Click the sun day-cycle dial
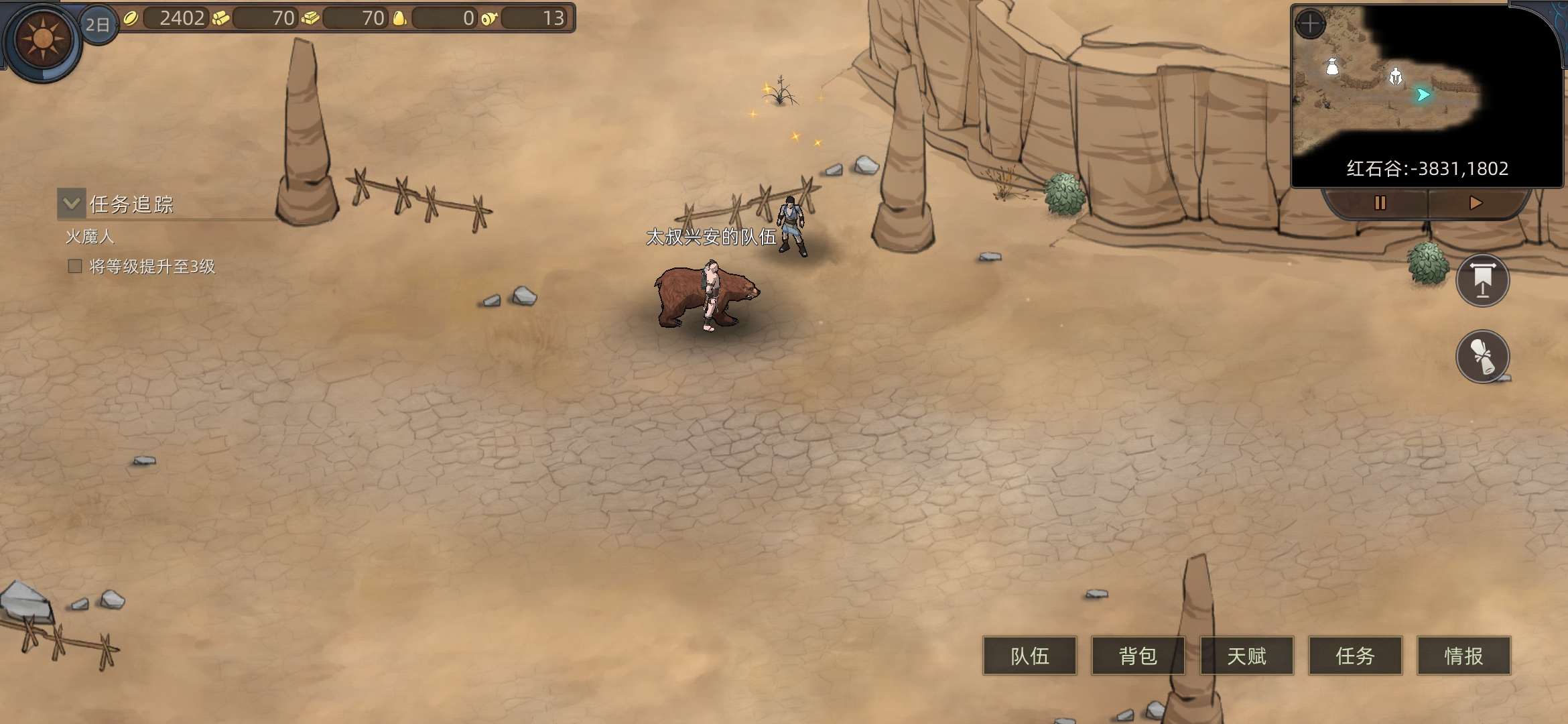This screenshot has height=724, width=1568. (43, 40)
